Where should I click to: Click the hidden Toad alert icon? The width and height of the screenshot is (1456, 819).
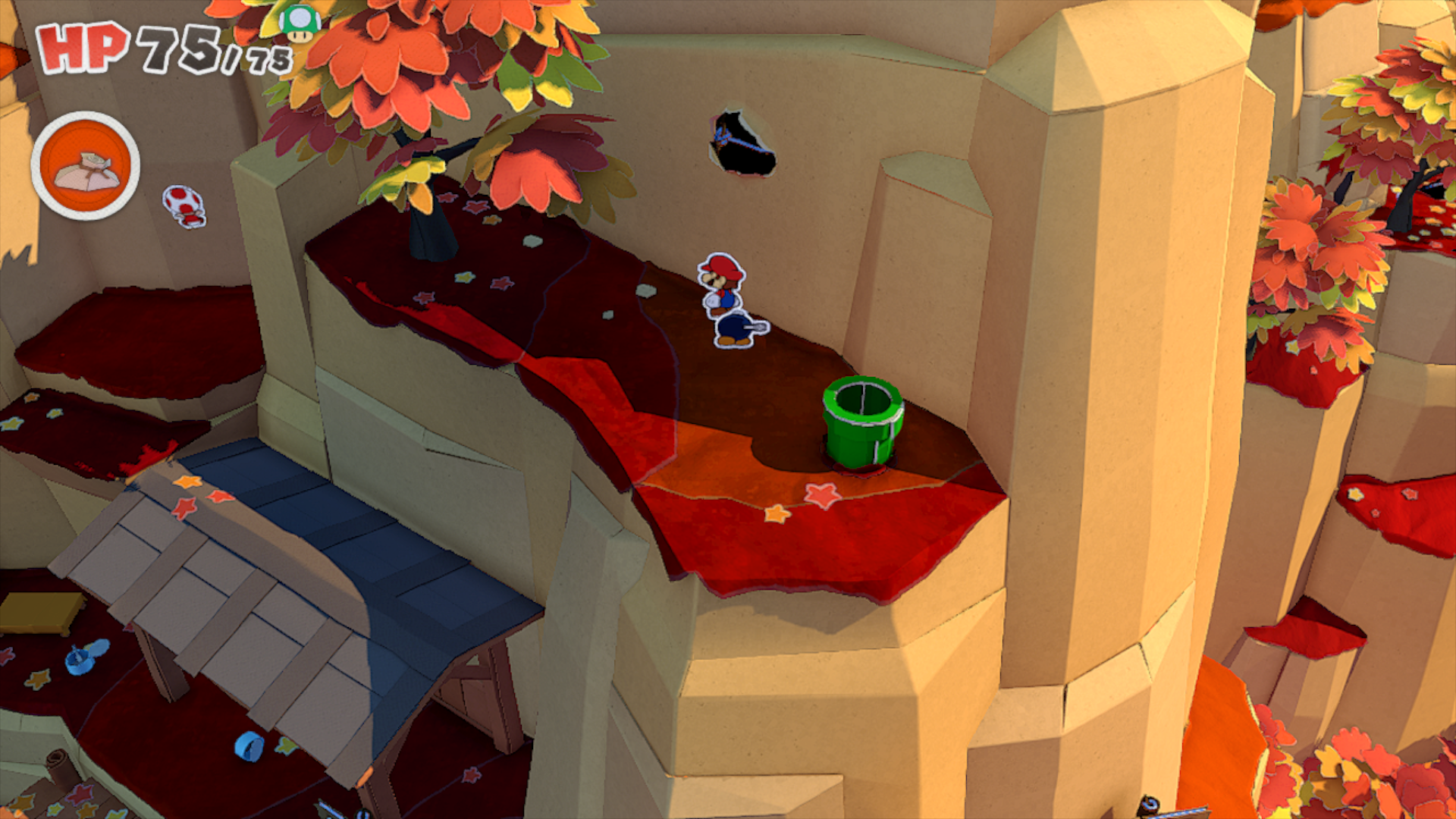pos(184,206)
